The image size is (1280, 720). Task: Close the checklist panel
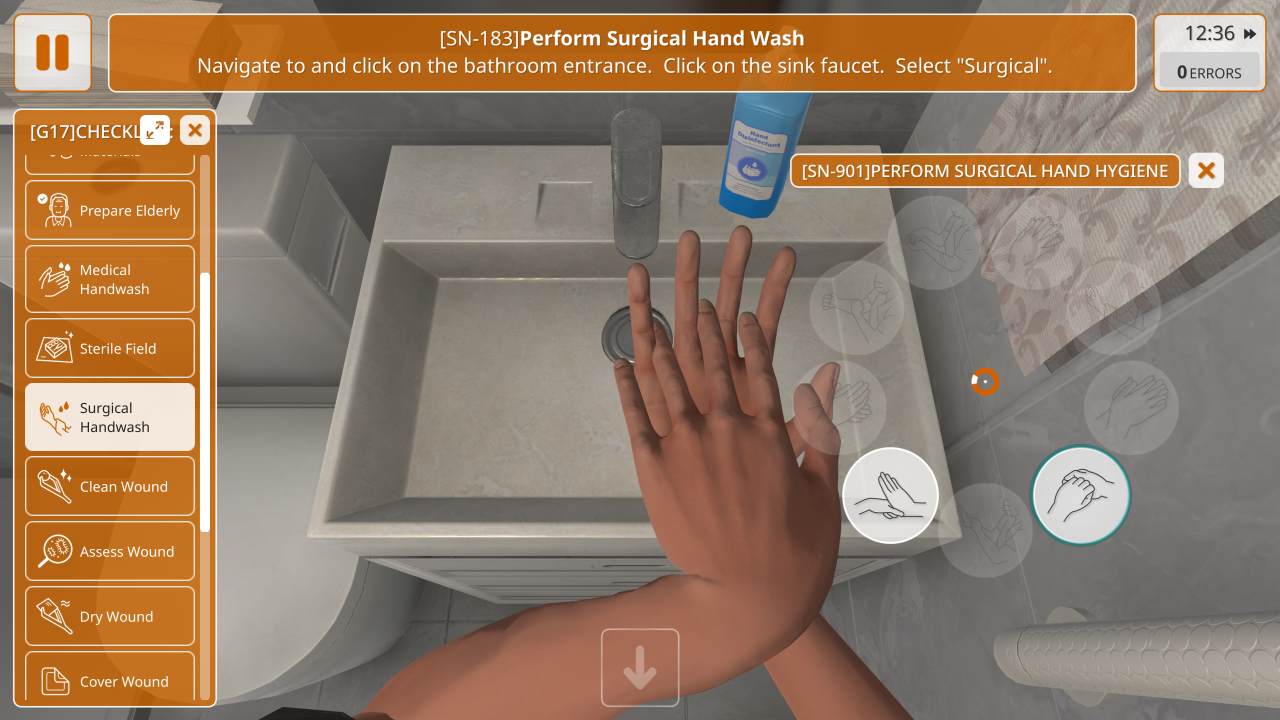coord(195,129)
